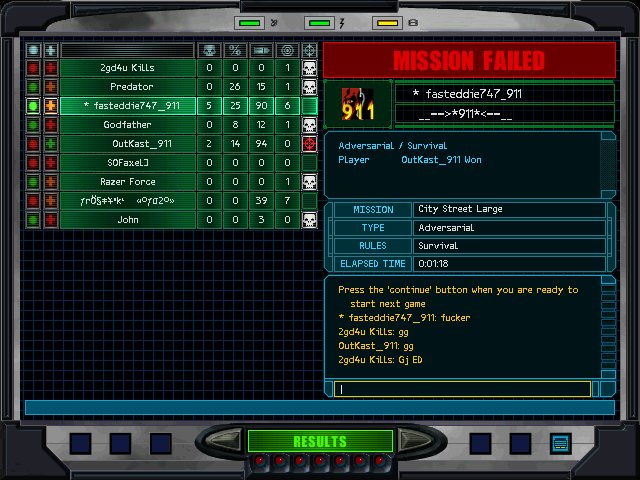Image resolution: width=640 pixels, height=480 pixels.
Task: Select the 2gd4u Kills player row
Action: click(x=127, y=68)
